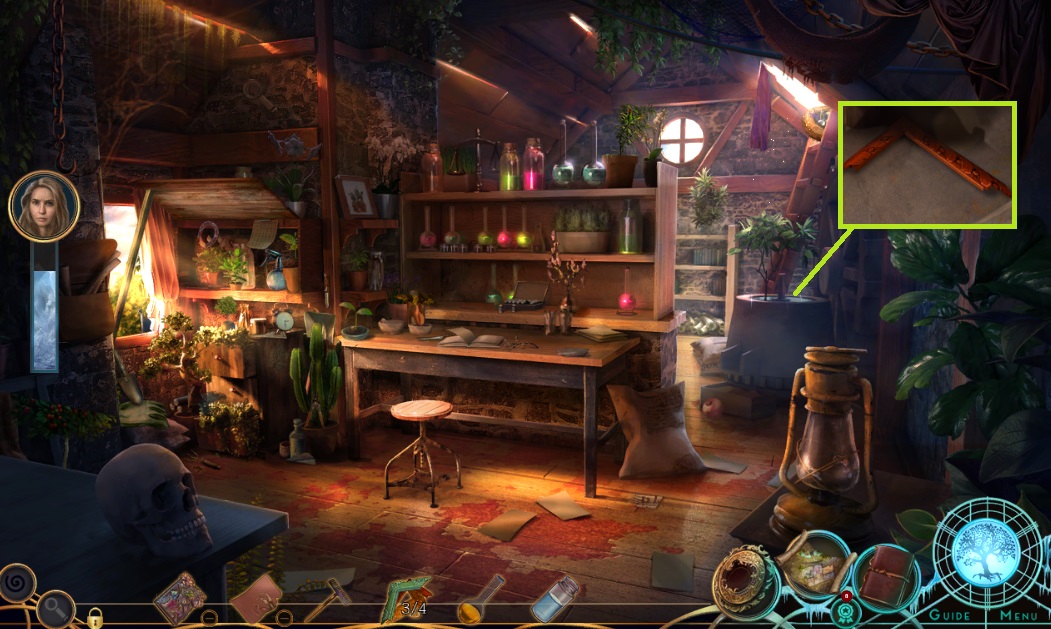
Task: Open the leather journal
Action: point(885,577)
